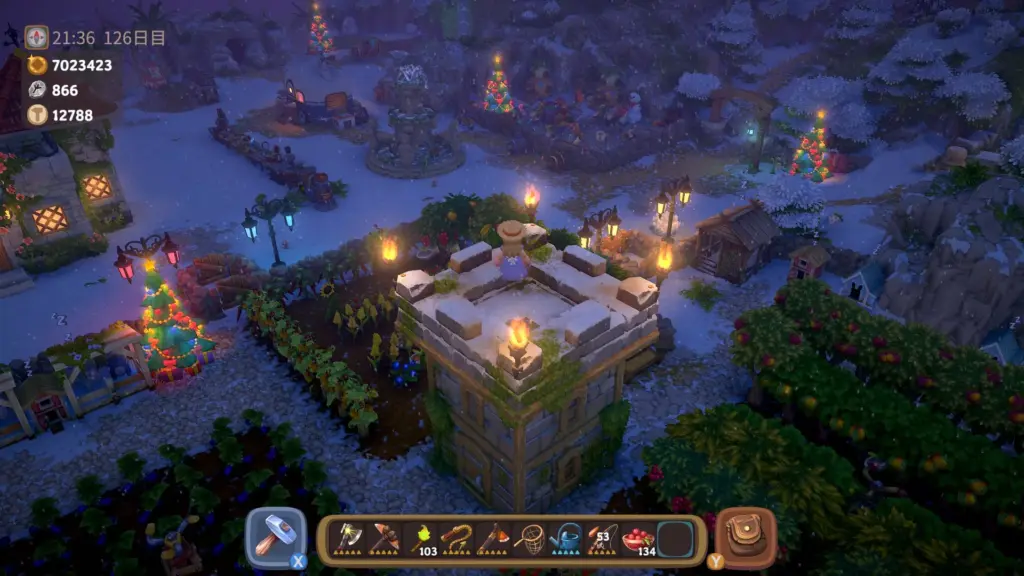
Task: Click the compass icon beside the clock
Action: coord(36,38)
